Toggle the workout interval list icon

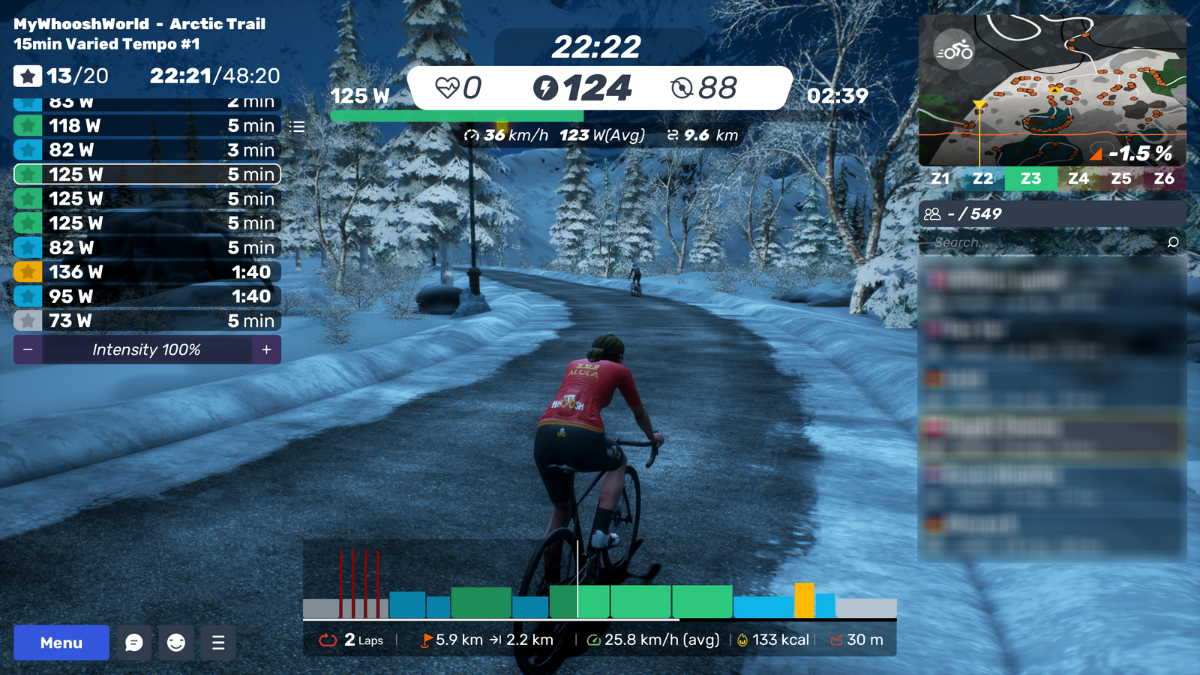(x=297, y=127)
